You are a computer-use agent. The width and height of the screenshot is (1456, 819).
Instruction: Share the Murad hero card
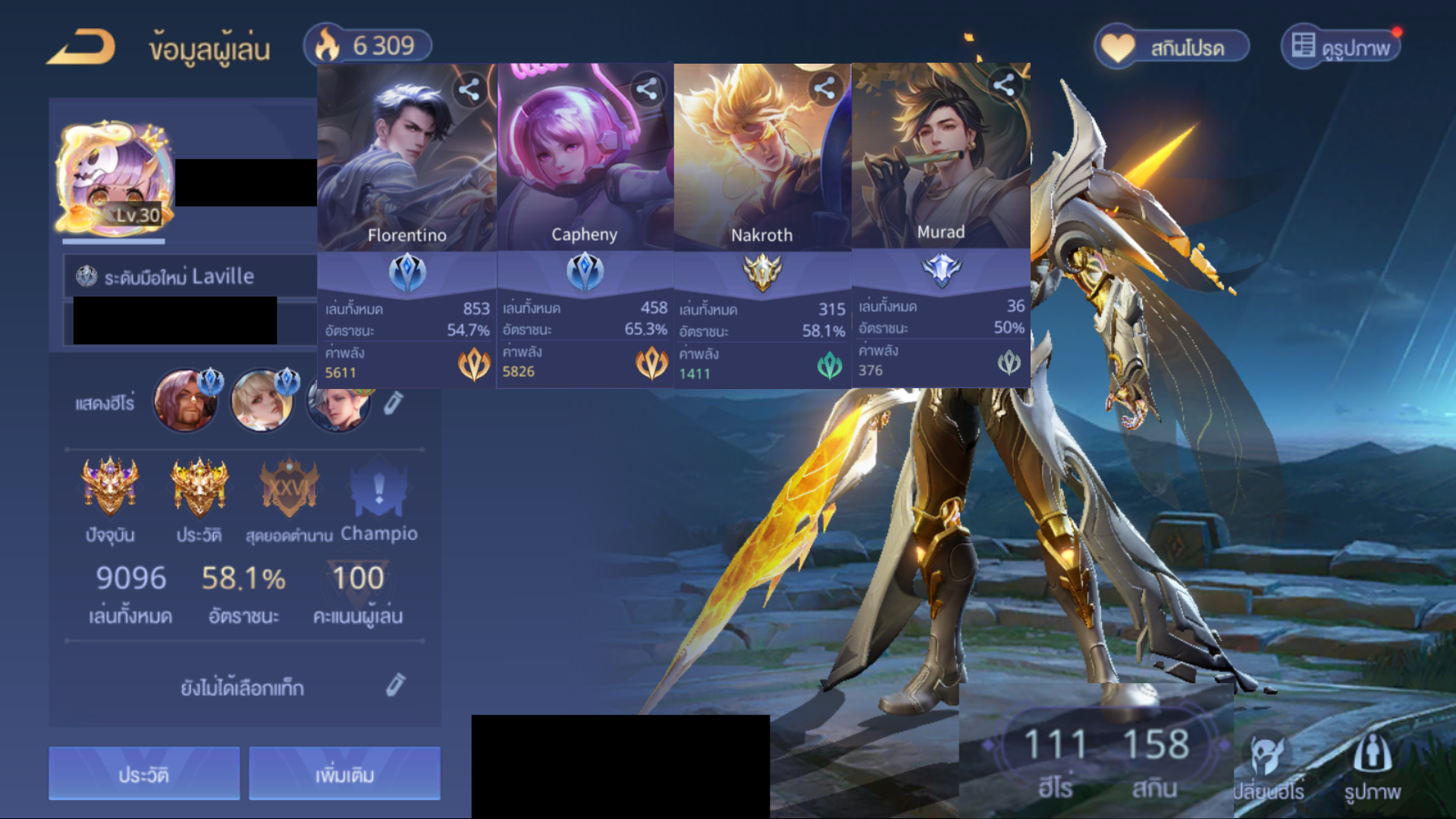[1004, 85]
